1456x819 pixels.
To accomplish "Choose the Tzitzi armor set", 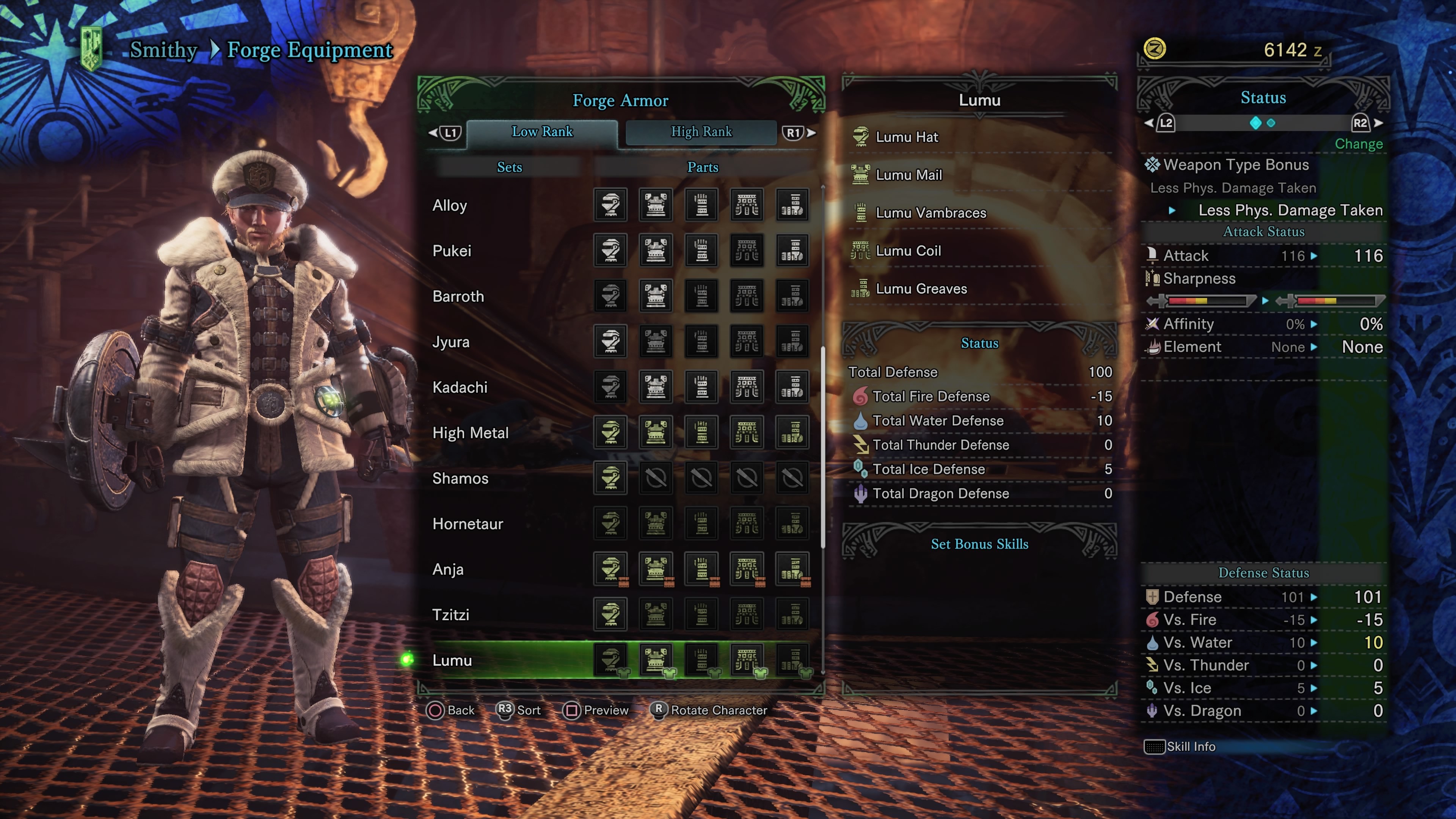I will click(450, 614).
